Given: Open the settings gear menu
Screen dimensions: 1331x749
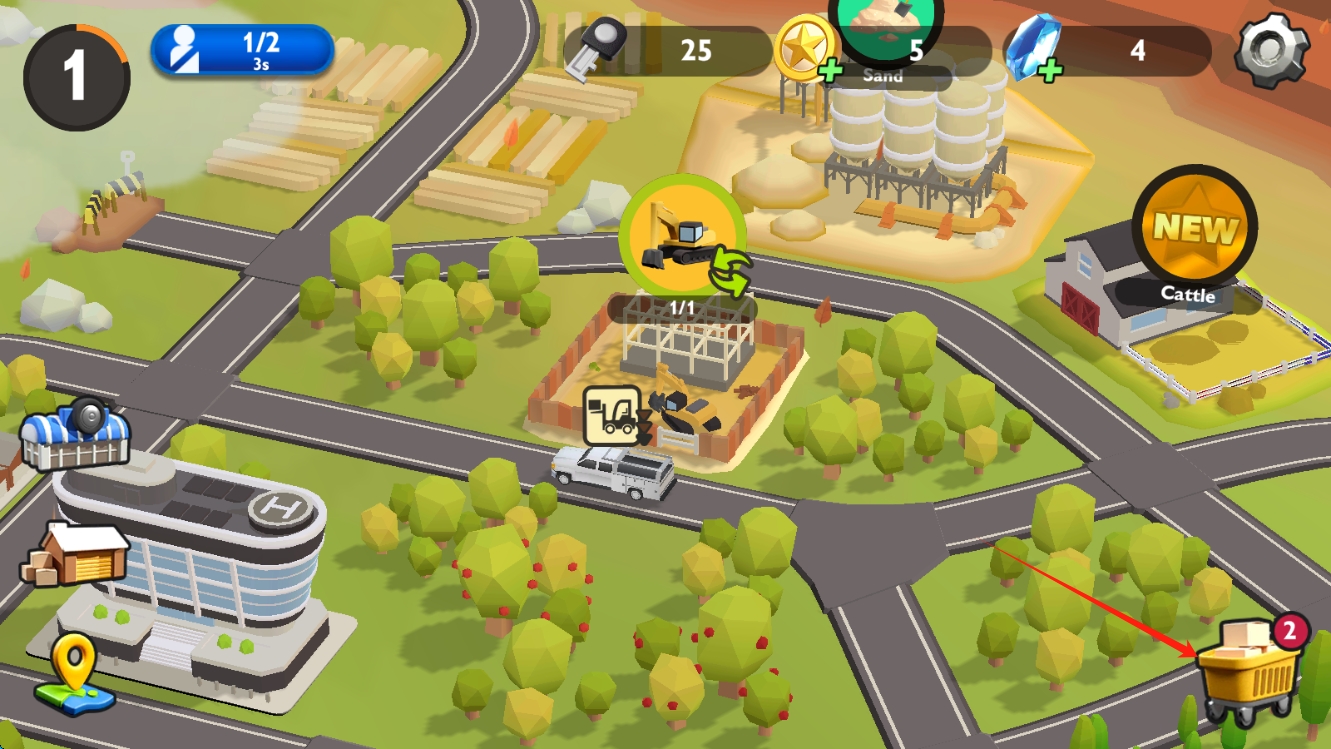Looking at the screenshot, I should 1271,49.
